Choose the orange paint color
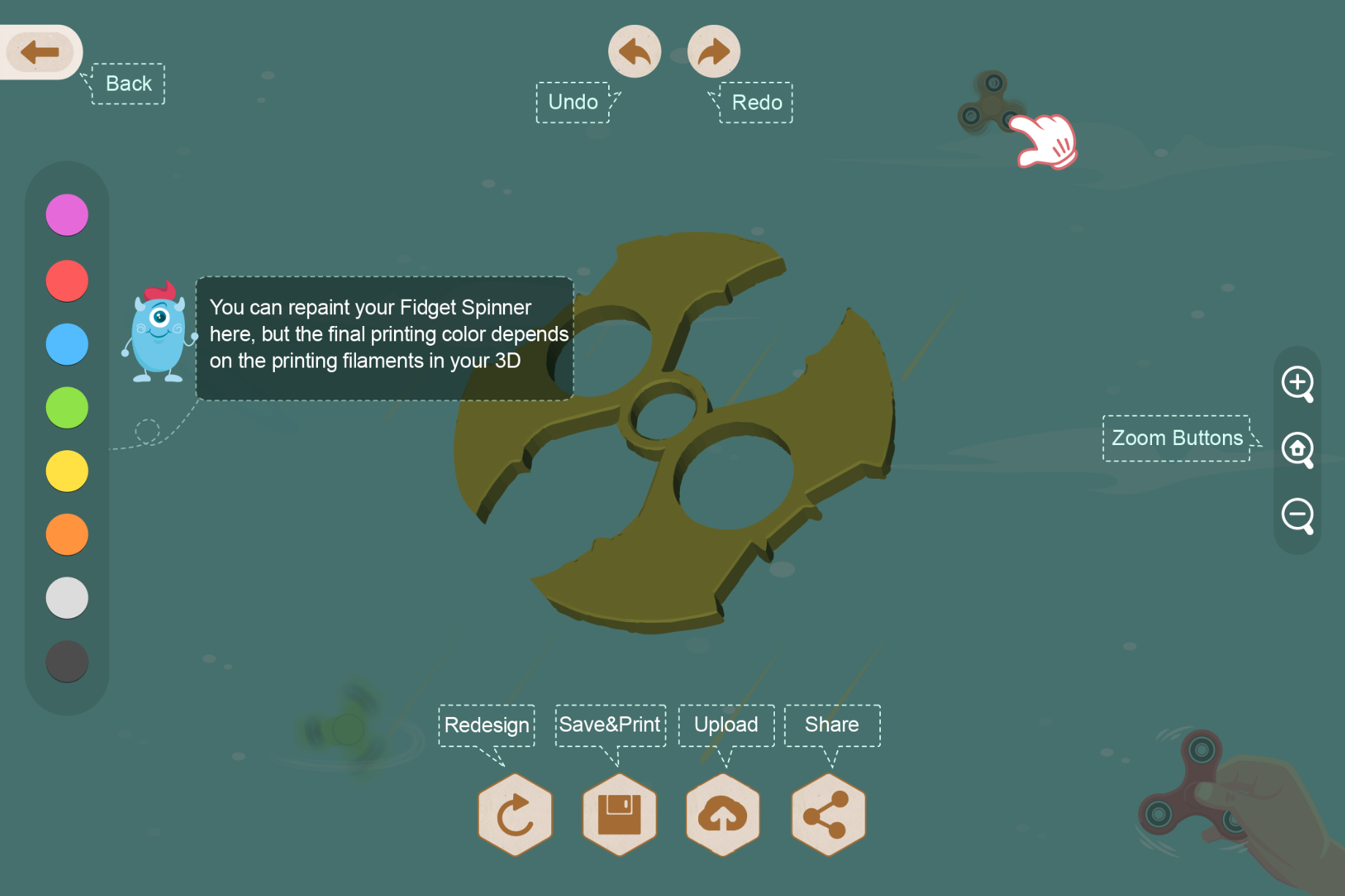Screen dimensions: 1345x896 click(x=67, y=534)
